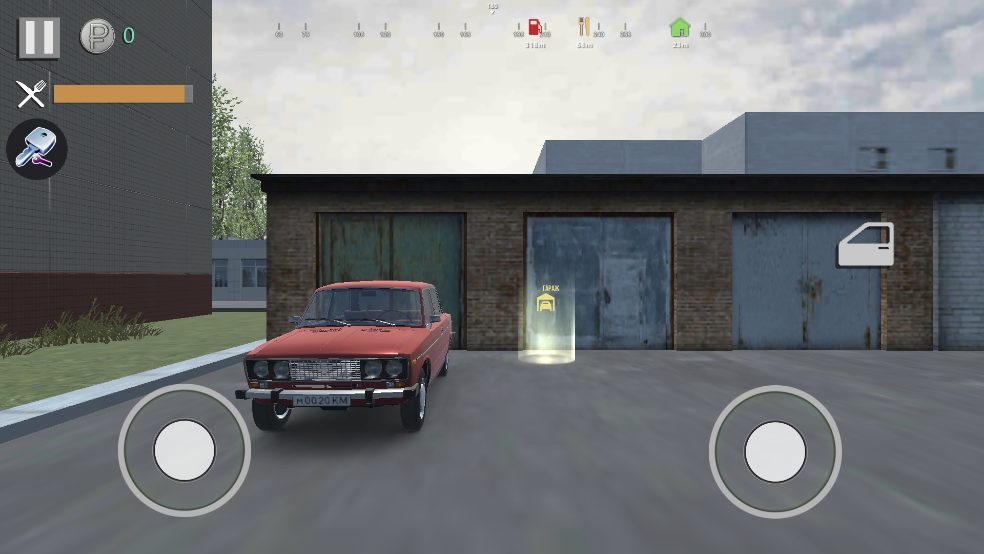The height and width of the screenshot is (554, 984).
Task: Touch the right camera joystick
Action: [x=775, y=451]
